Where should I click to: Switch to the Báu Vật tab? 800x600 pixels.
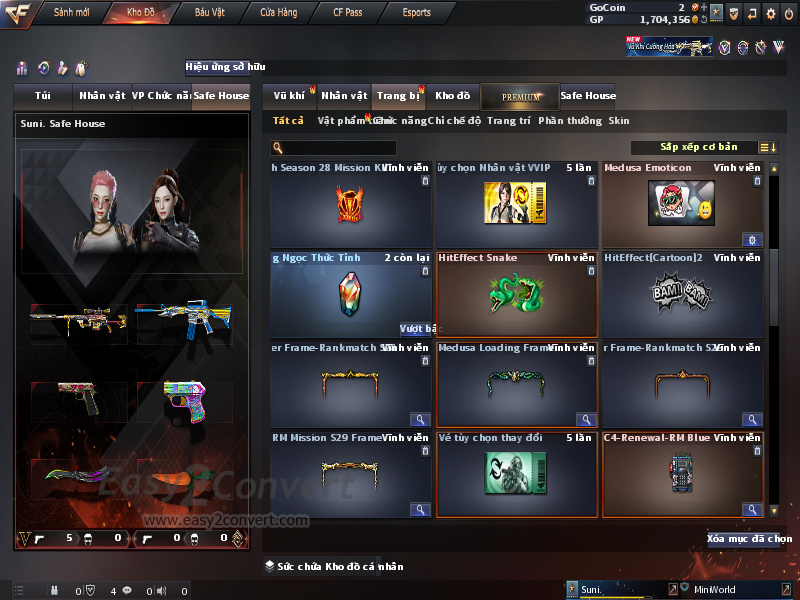(209, 13)
